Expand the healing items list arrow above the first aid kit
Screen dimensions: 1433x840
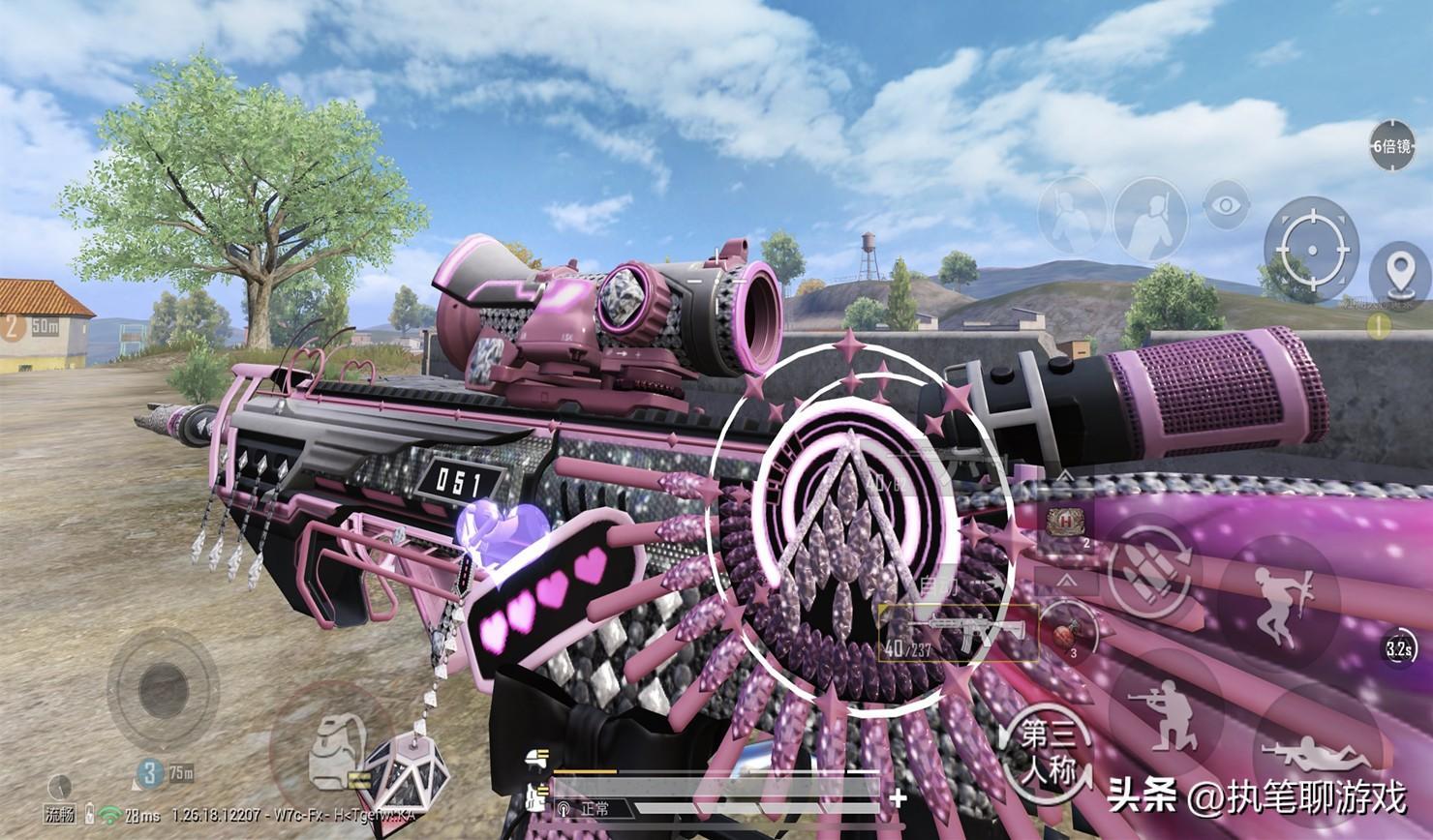pyautogui.click(x=1066, y=475)
